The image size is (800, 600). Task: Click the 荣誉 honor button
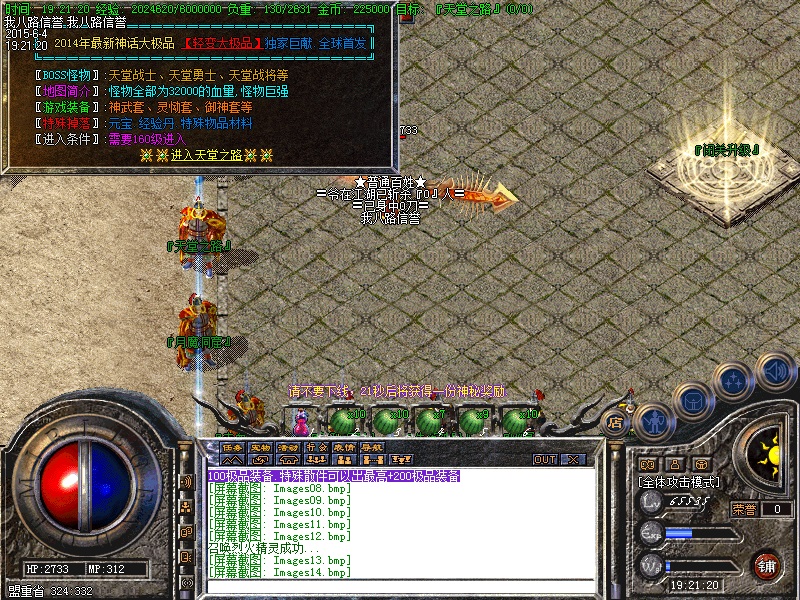[745, 509]
